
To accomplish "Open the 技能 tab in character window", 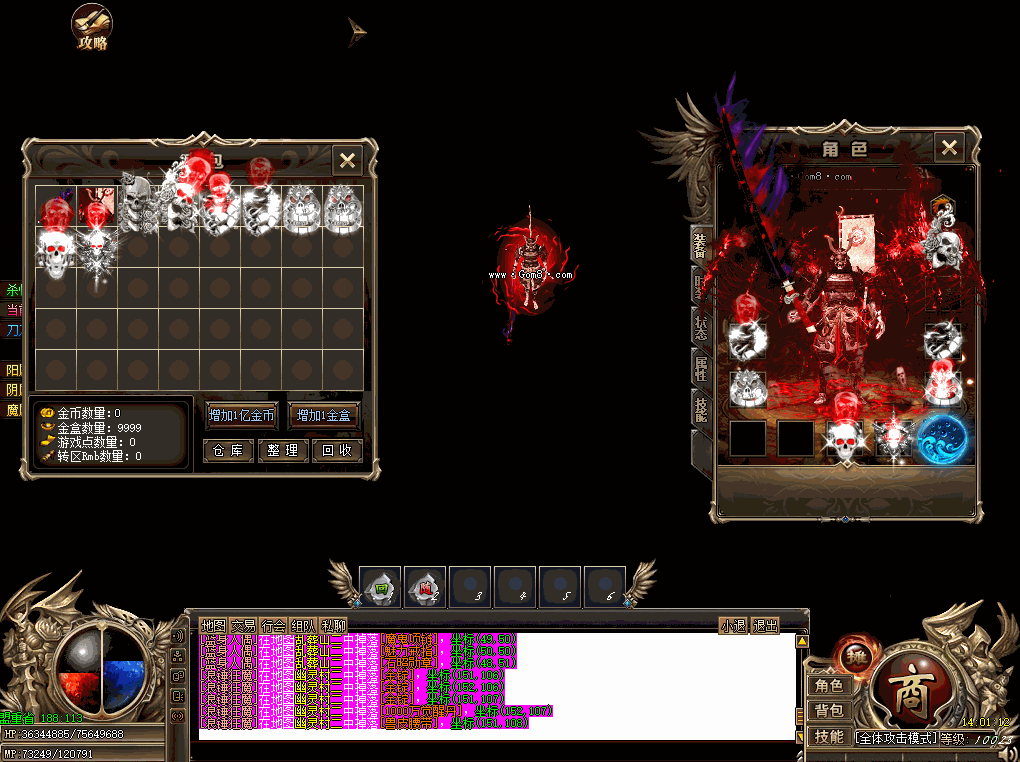I will tap(700, 408).
